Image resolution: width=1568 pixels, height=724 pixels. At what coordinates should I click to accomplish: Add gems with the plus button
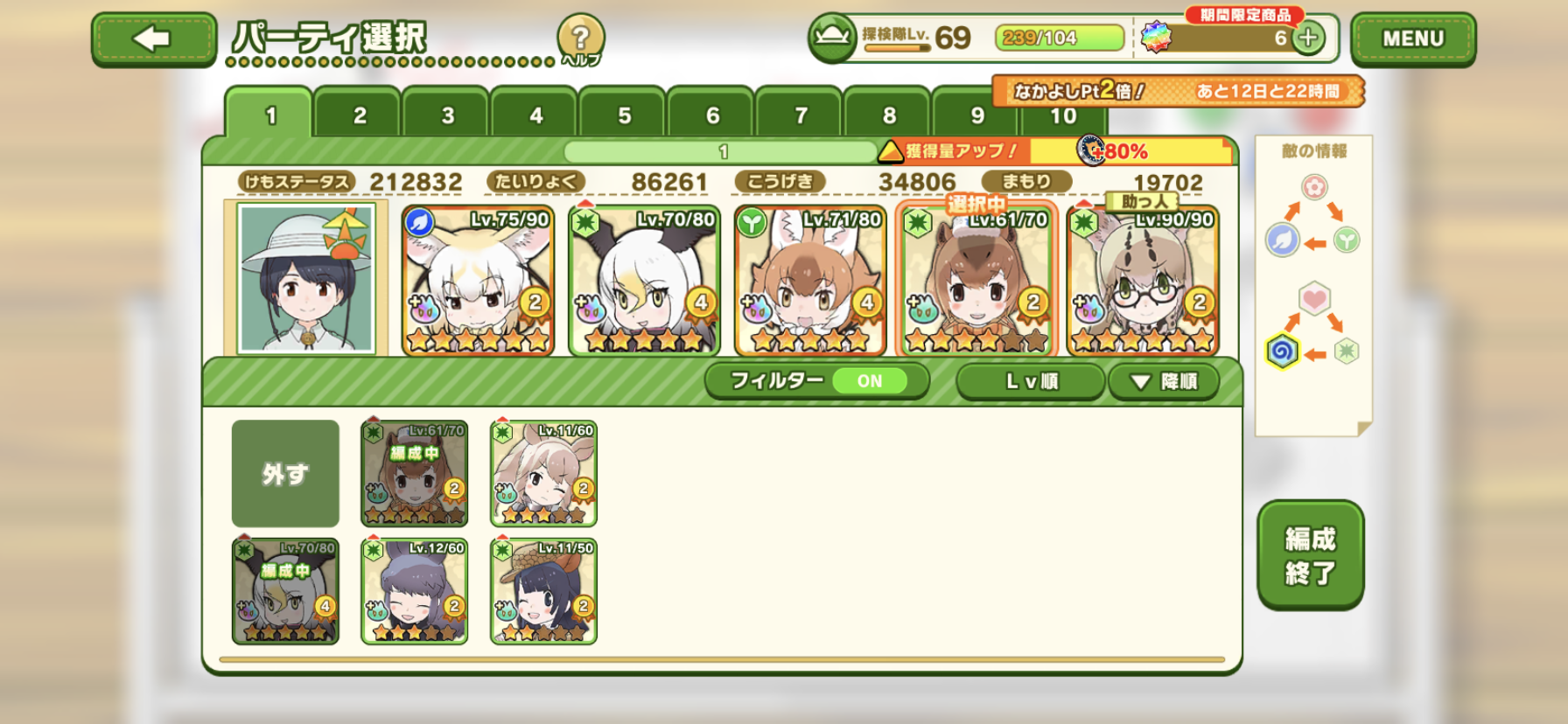[1308, 38]
